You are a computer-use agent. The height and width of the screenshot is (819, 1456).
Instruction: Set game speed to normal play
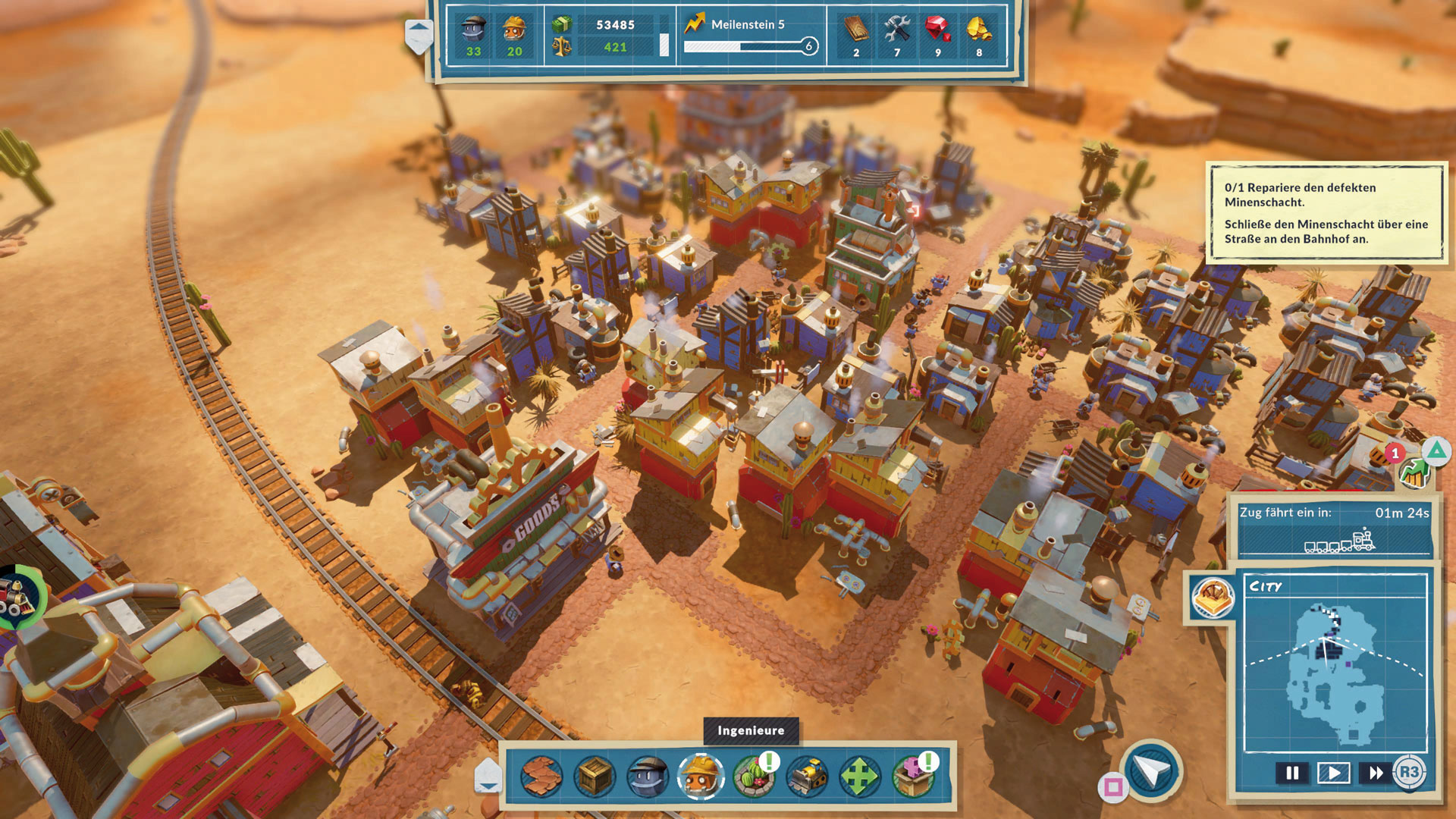[1334, 773]
